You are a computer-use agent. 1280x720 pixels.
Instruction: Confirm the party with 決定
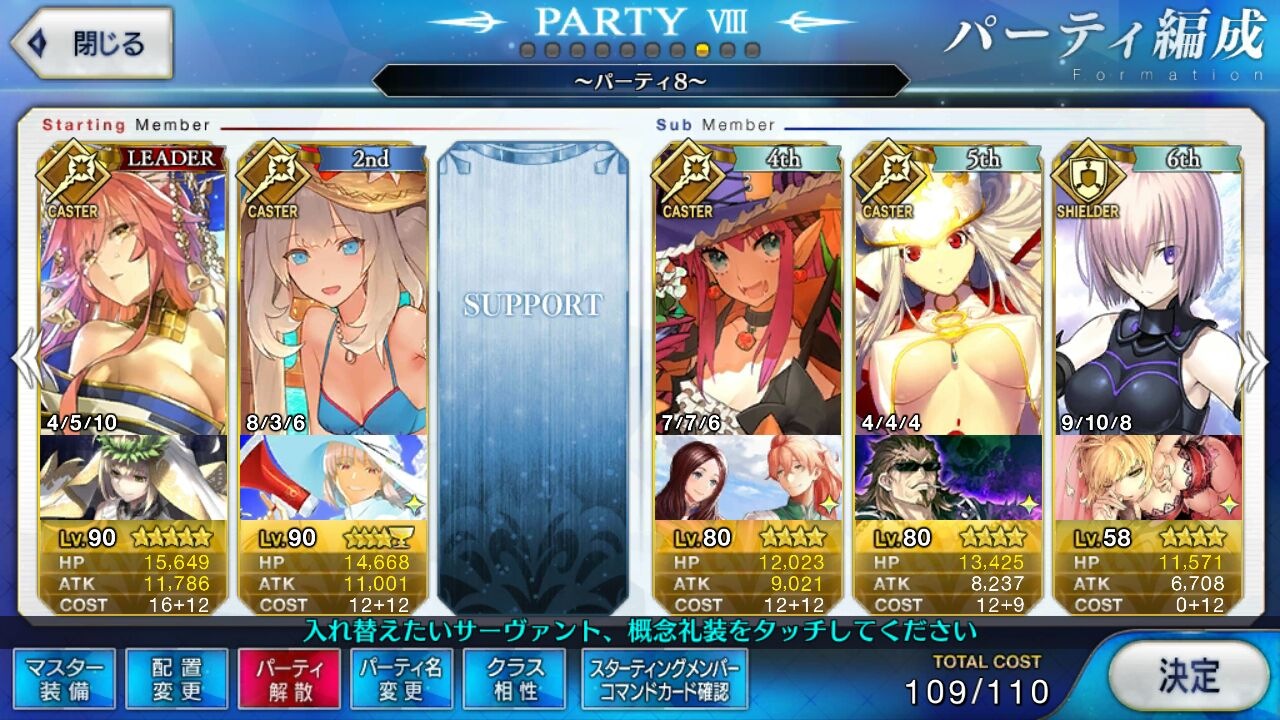[x=1188, y=676]
